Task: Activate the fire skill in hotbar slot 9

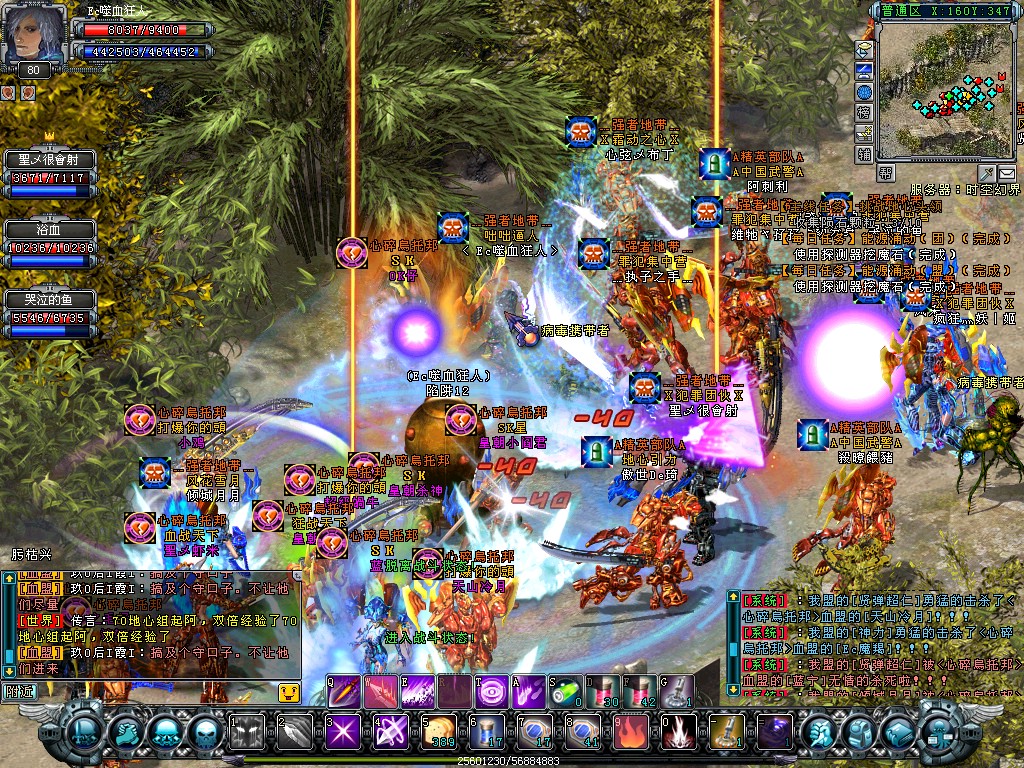Action: (631, 732)
